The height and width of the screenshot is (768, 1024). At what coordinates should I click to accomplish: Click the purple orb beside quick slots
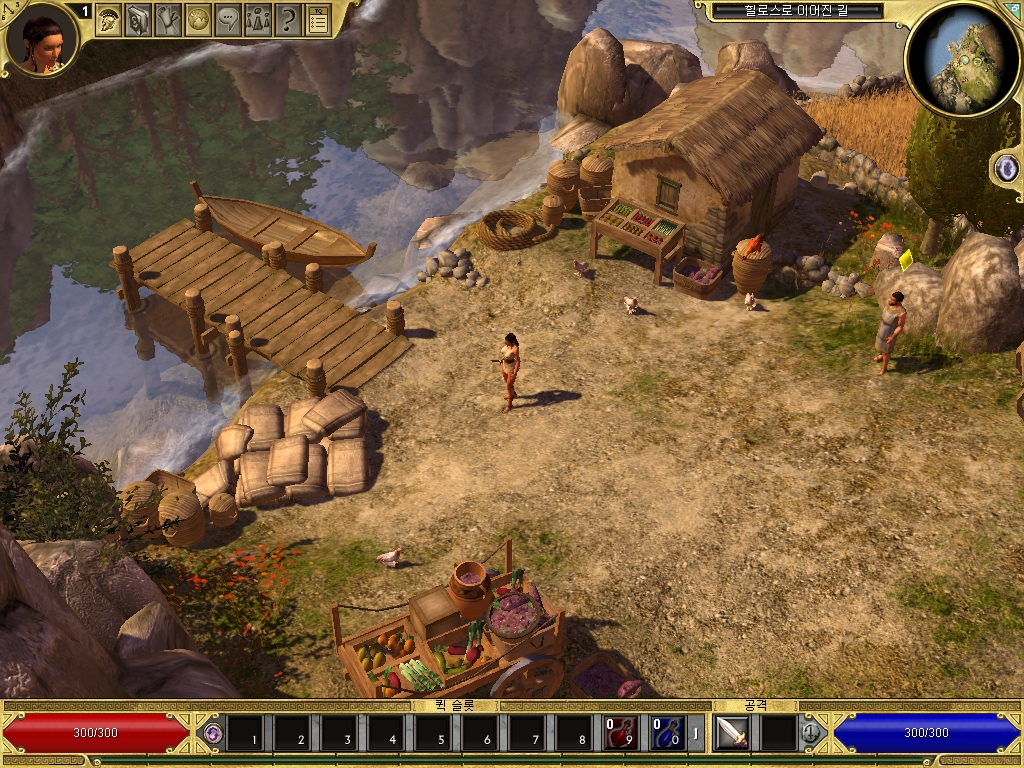tap(211, 733)
